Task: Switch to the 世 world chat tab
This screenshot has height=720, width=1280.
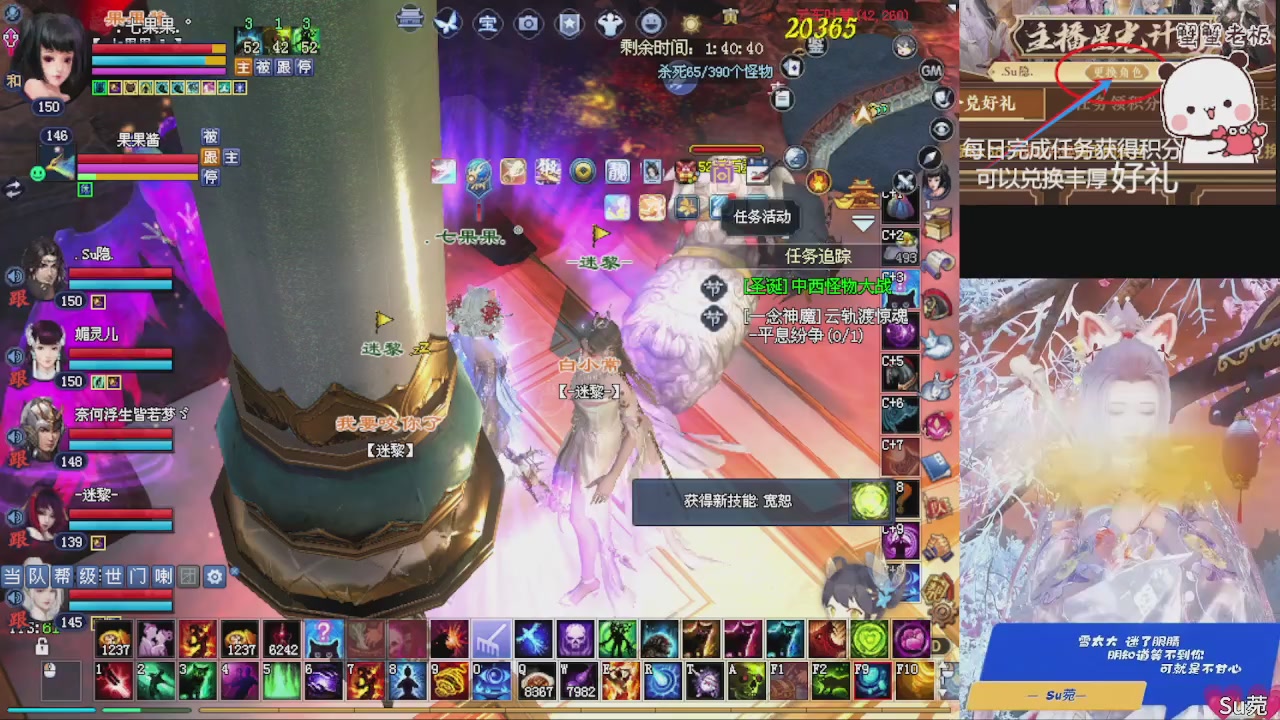Action: (x=112, y=577)
